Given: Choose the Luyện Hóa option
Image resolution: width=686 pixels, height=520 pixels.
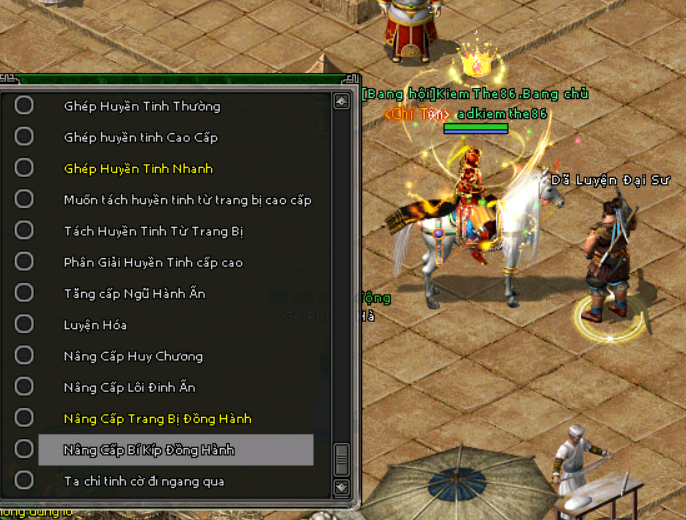Looking at the screenshot, I should [x=95, y=325].
